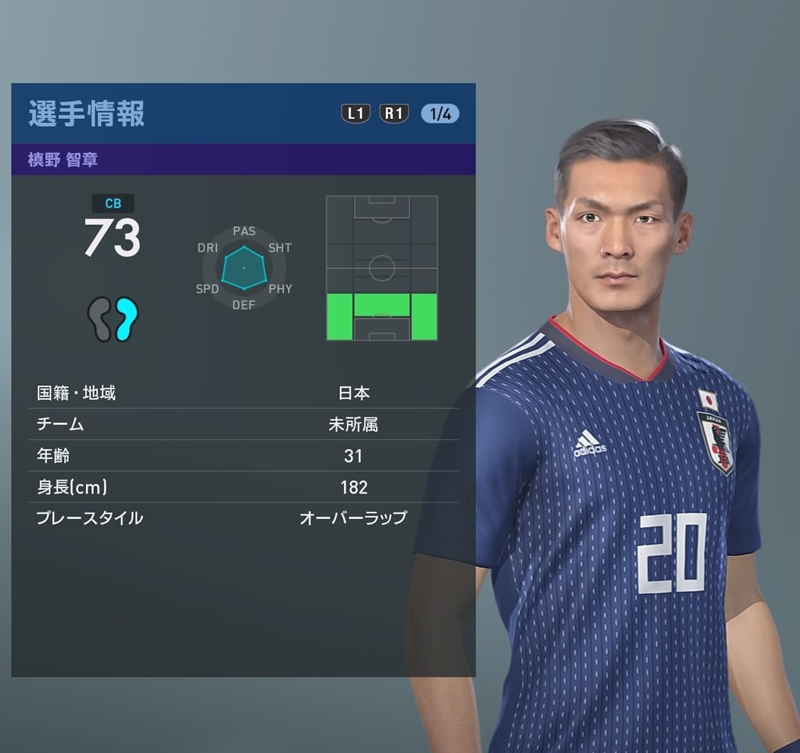Click the footprints preferred foot icon
Image resolution: width=800 pixels, height=753 pixels.
112,319
